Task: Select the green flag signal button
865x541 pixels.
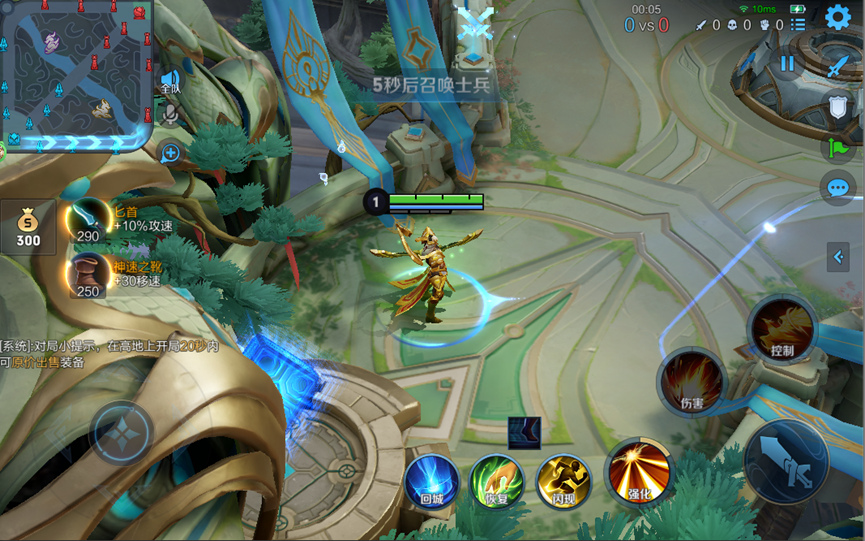Action: click(x=838, y=147)
